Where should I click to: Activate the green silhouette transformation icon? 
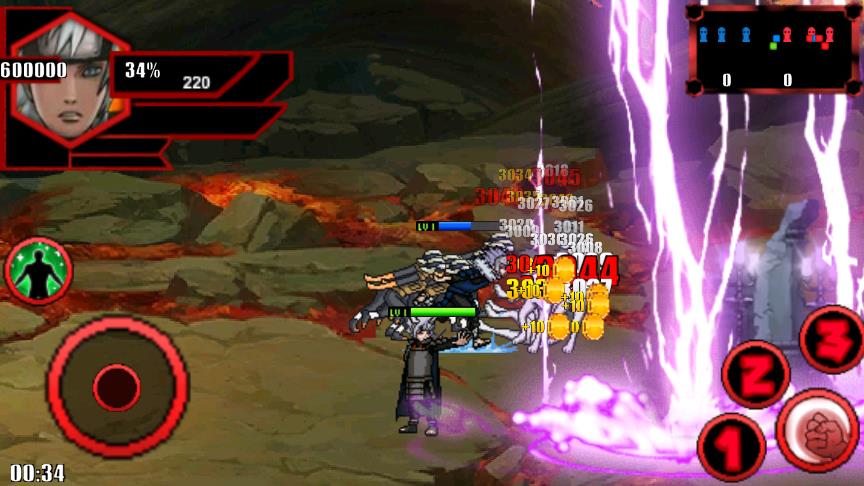coord(39,271)
